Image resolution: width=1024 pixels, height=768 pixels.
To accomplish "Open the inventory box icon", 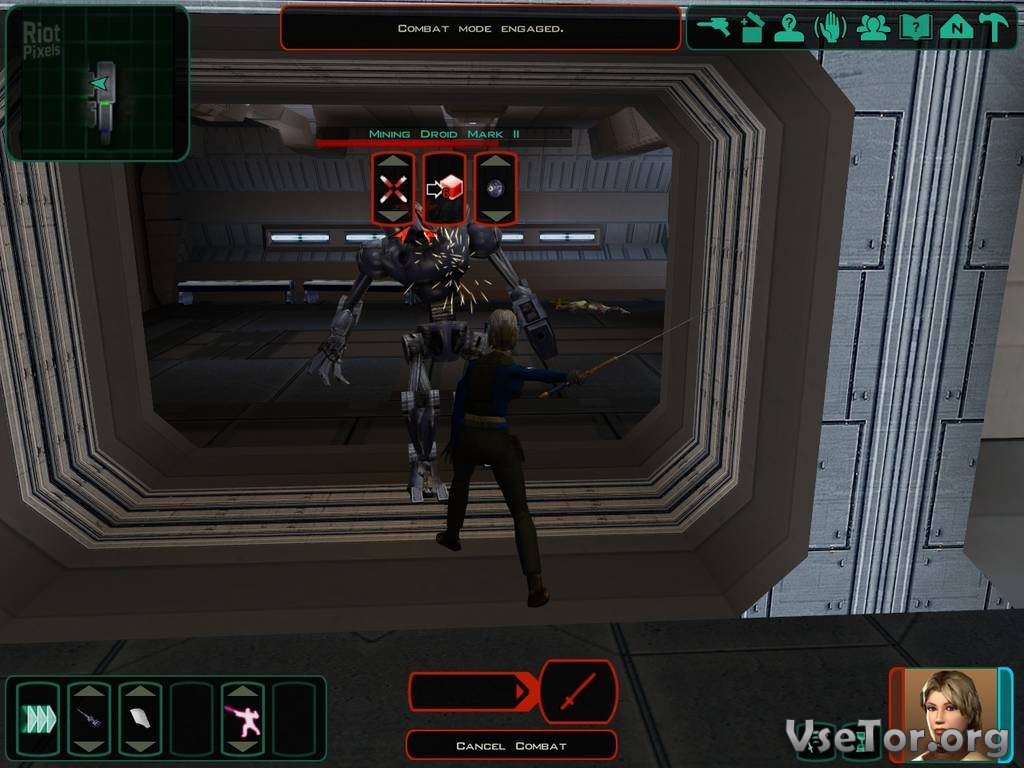I will [752, 28].
